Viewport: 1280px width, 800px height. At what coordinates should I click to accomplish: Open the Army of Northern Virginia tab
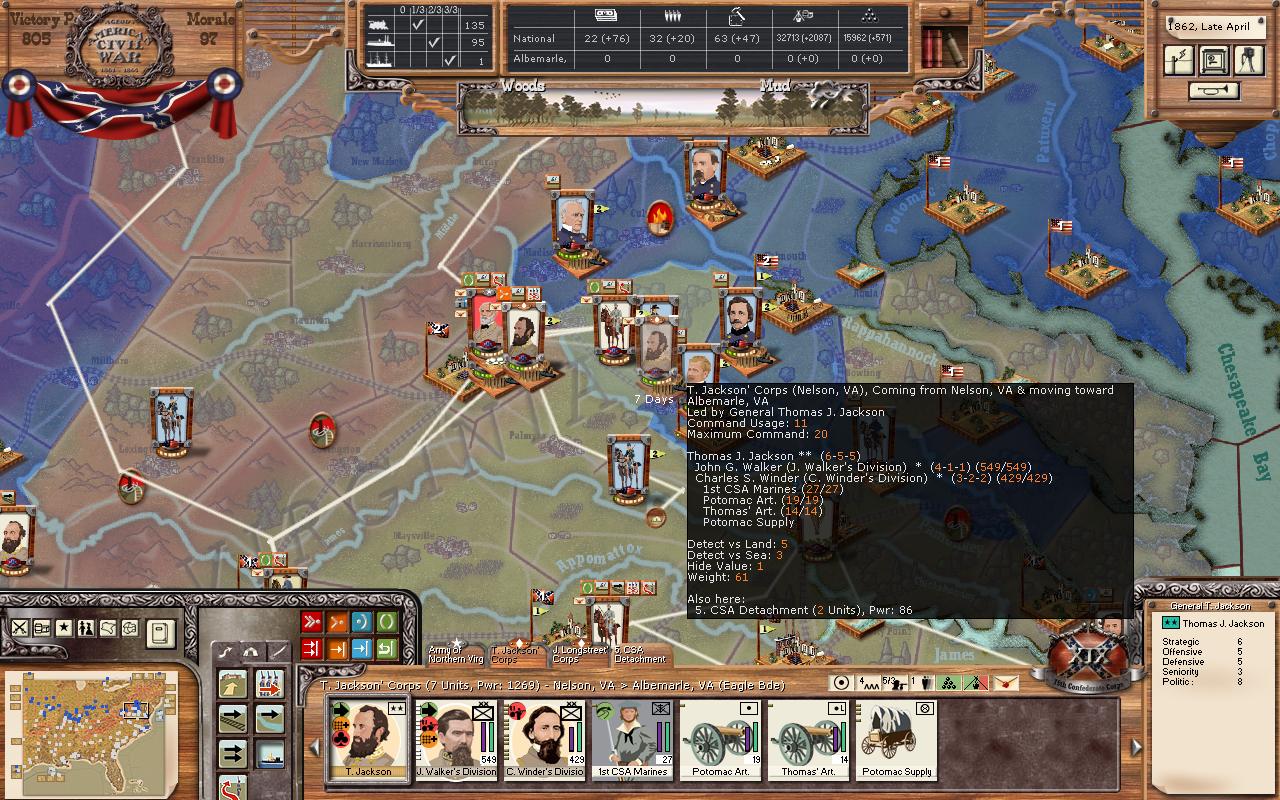456,654
